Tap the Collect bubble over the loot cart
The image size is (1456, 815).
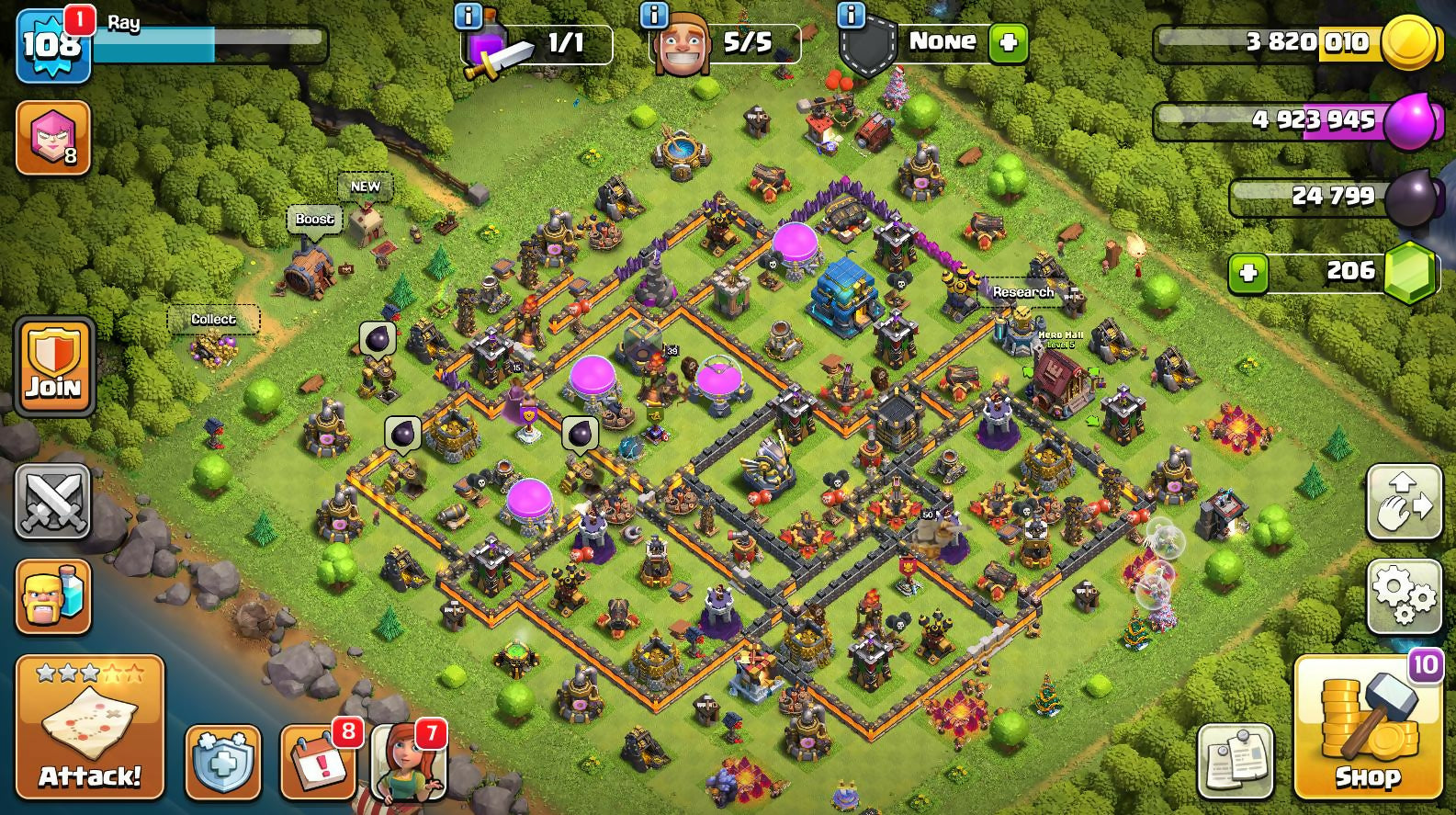[213, 319]
